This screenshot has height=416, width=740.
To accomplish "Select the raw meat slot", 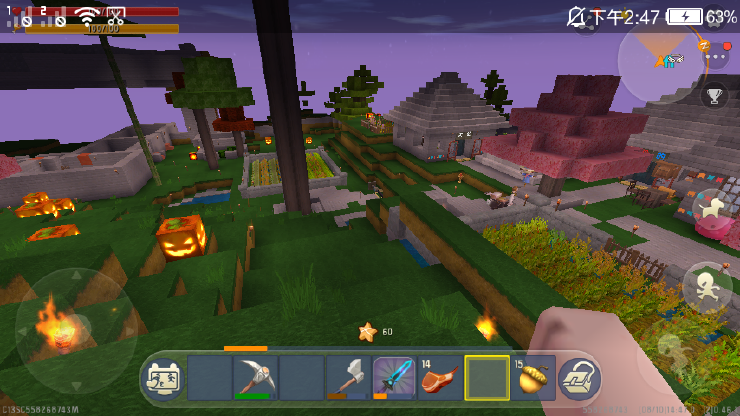I will pos(440,378).
